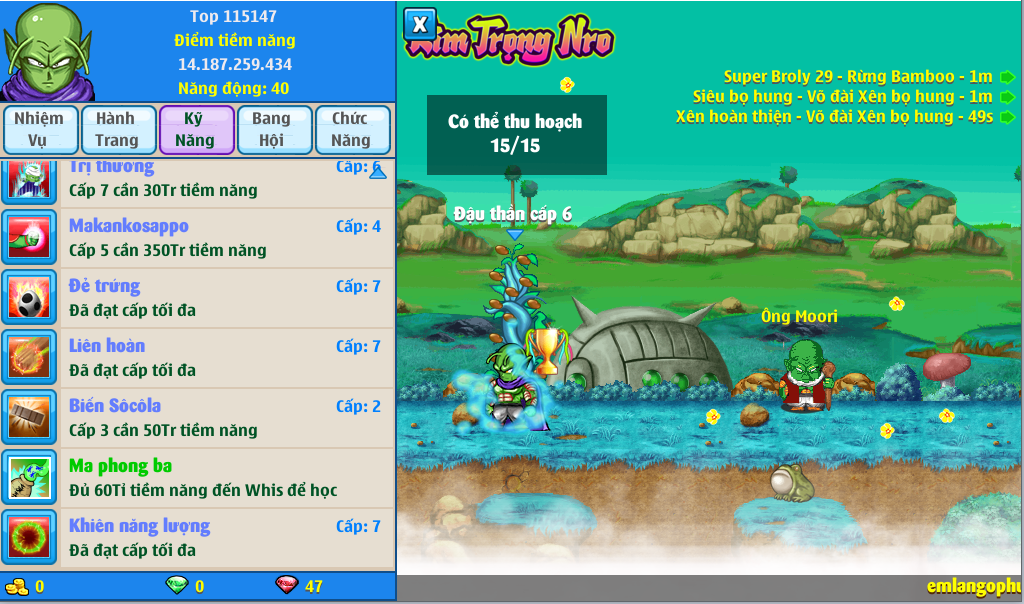This screenshot has width=1024, height=604.
Task: Close the panel with the X button
Action: [x=420, y=24]
